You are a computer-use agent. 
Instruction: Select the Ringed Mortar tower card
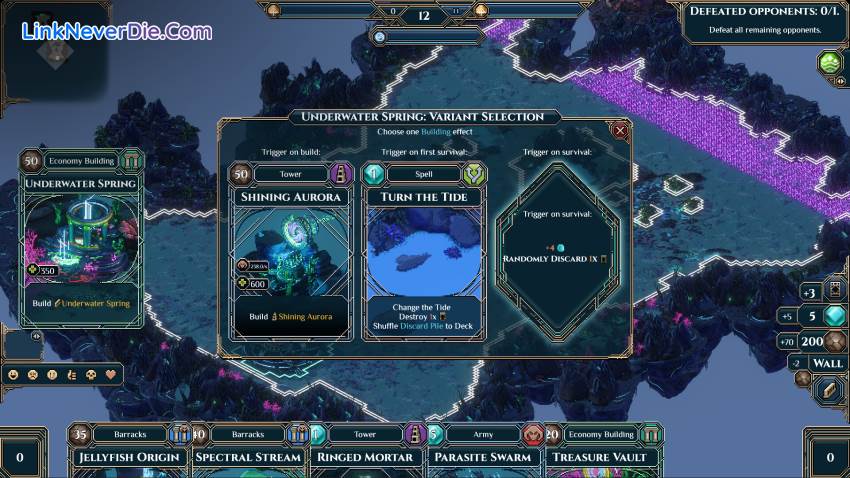pos(365,455)
